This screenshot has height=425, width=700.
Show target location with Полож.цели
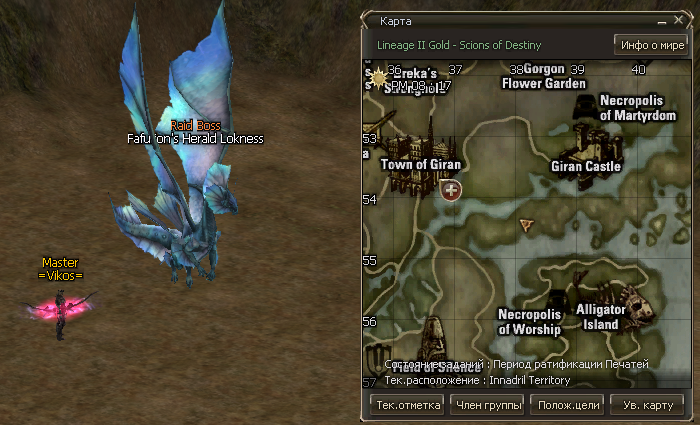coord(568,405)
